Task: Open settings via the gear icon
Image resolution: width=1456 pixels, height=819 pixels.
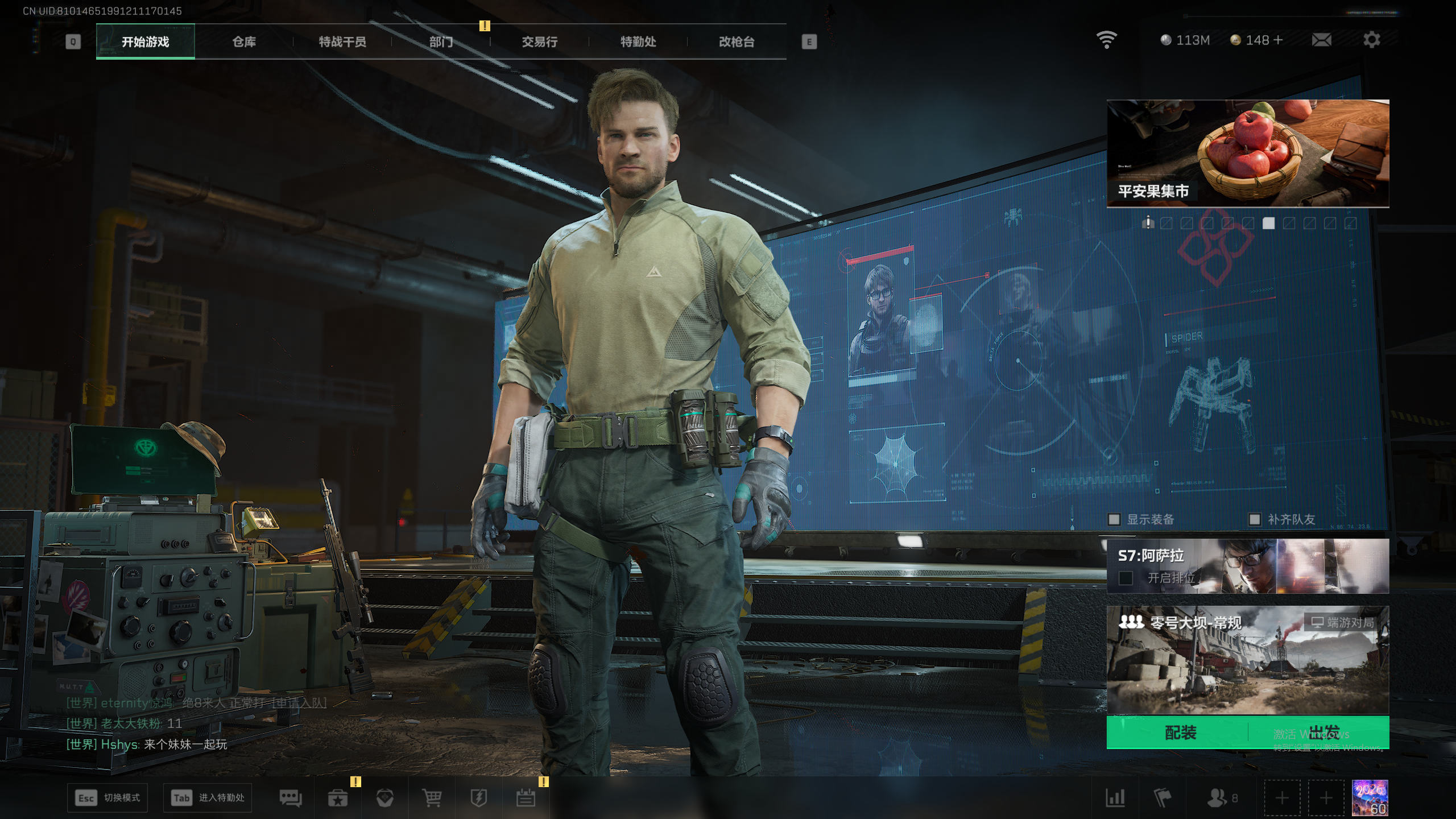Action: (1371, 40)
